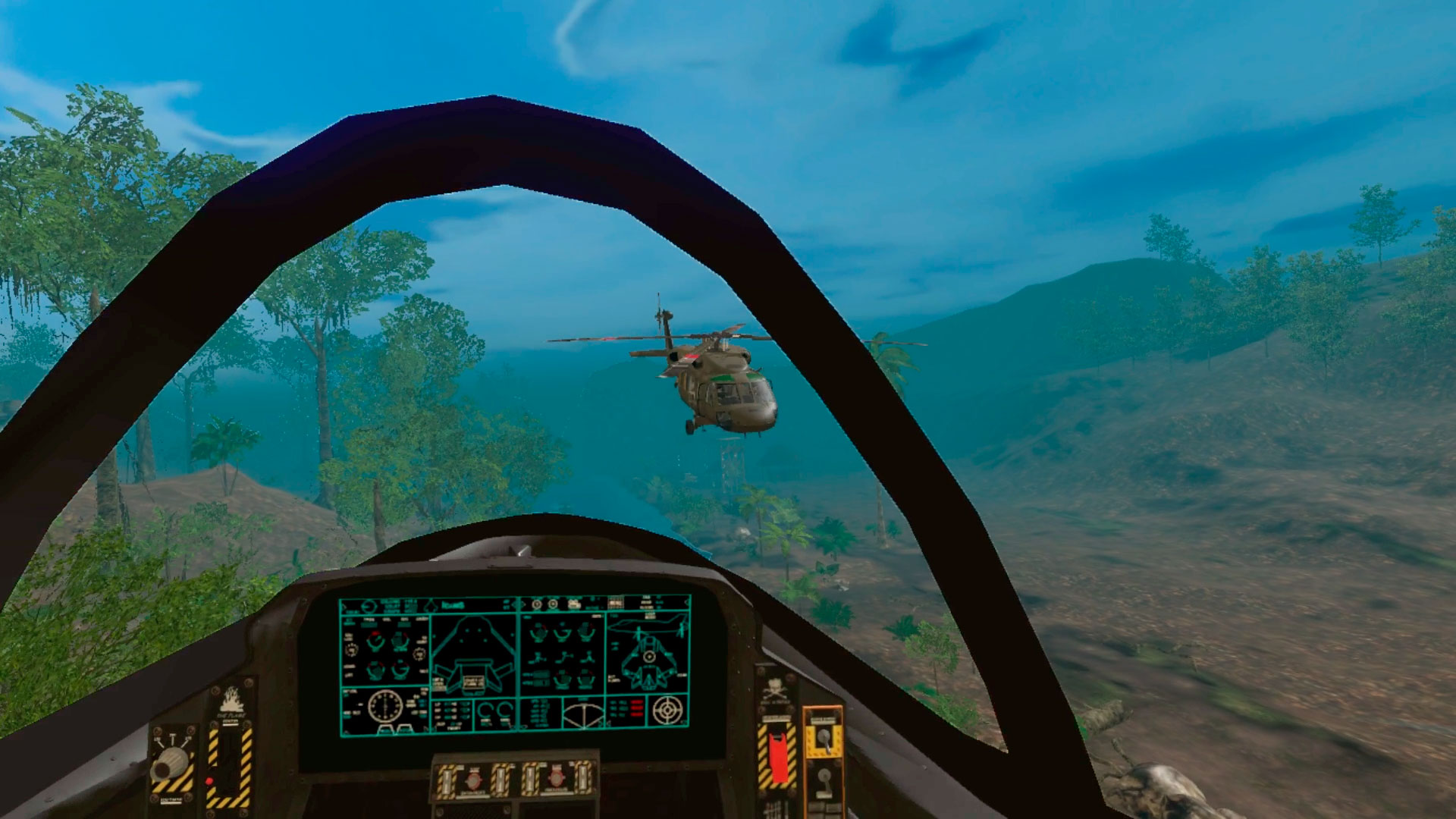This screenshot has width=1456, height=819.
Task: Click The Flame igniter emblem
Action: (x=232, y=701)
